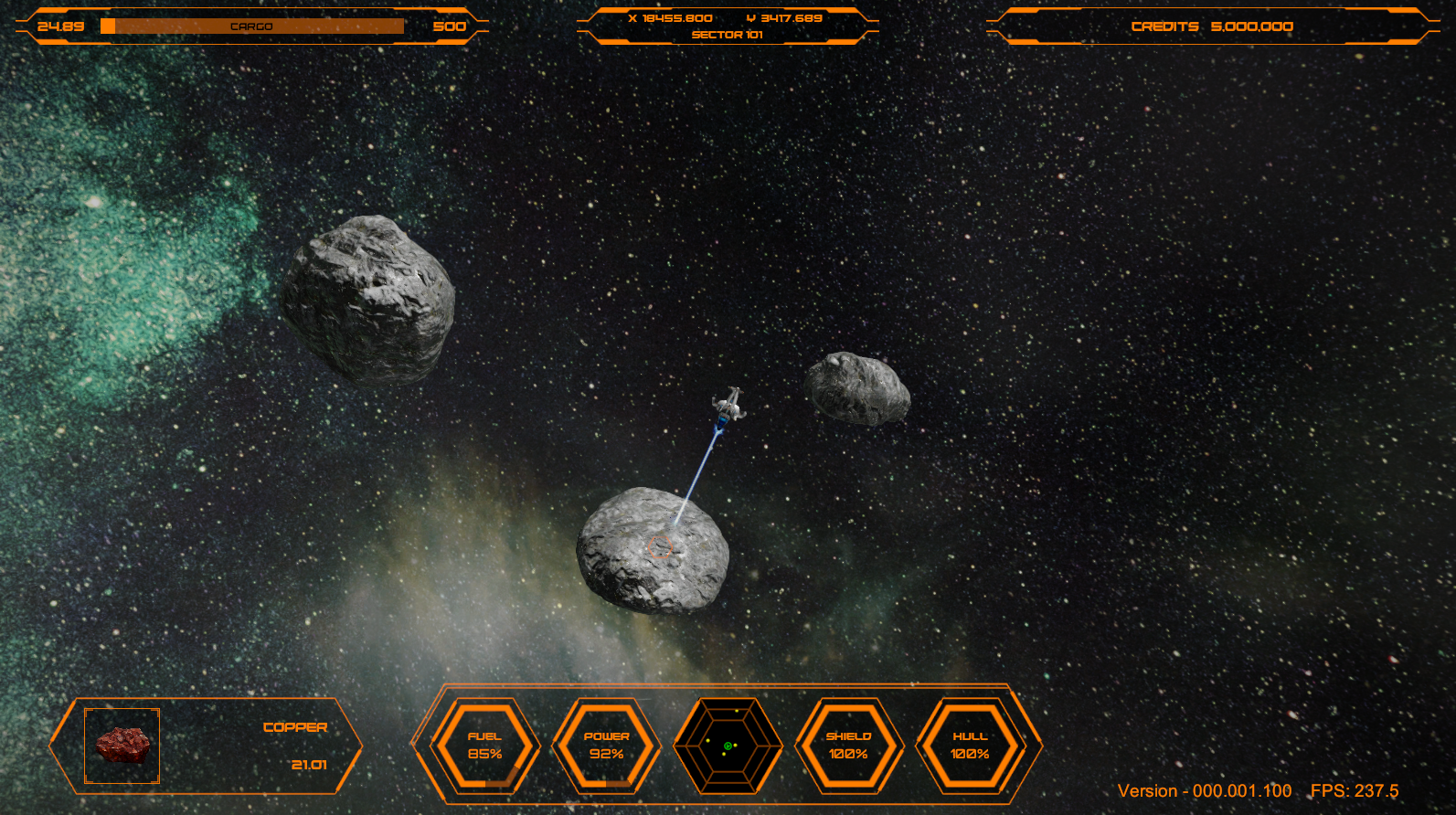
Task: Click the green blip on the radar
Action: (728, 747)
